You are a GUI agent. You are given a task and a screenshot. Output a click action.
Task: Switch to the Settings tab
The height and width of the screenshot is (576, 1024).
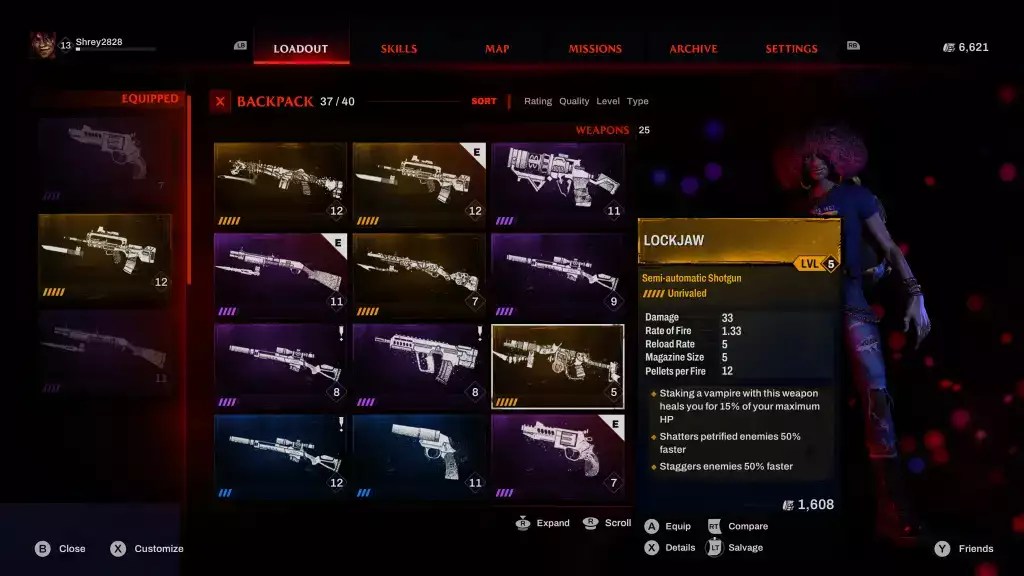[x=791, y=49]
